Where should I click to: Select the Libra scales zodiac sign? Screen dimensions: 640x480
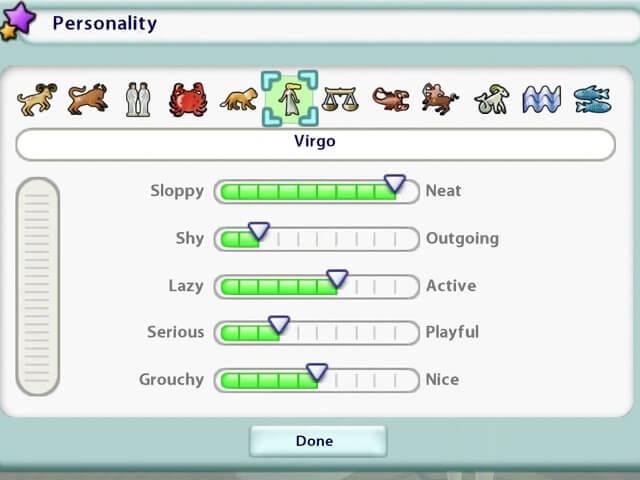click(x=340, y=98)
